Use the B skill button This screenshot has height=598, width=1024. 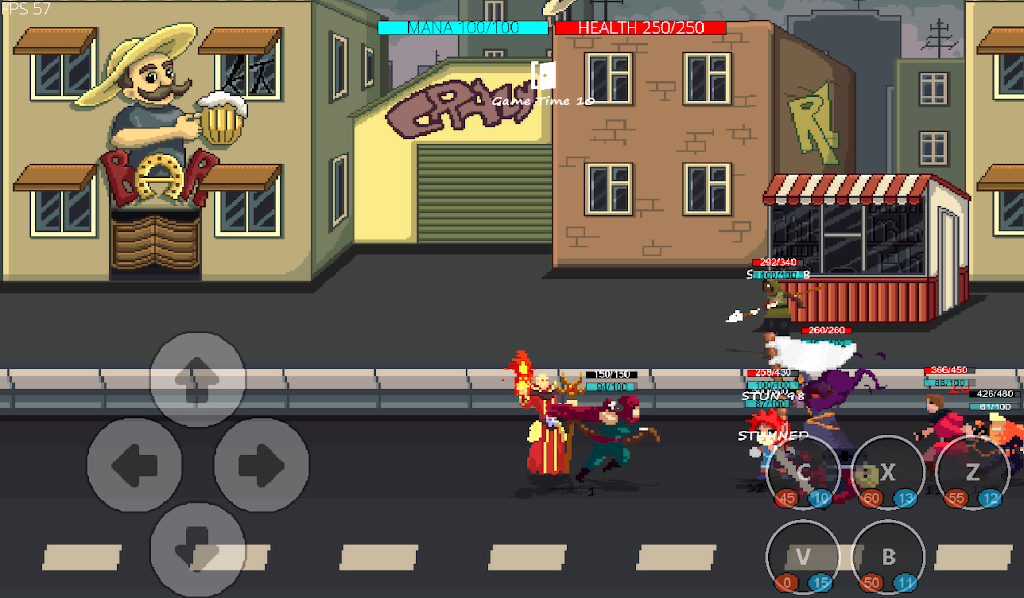point(888,558)
